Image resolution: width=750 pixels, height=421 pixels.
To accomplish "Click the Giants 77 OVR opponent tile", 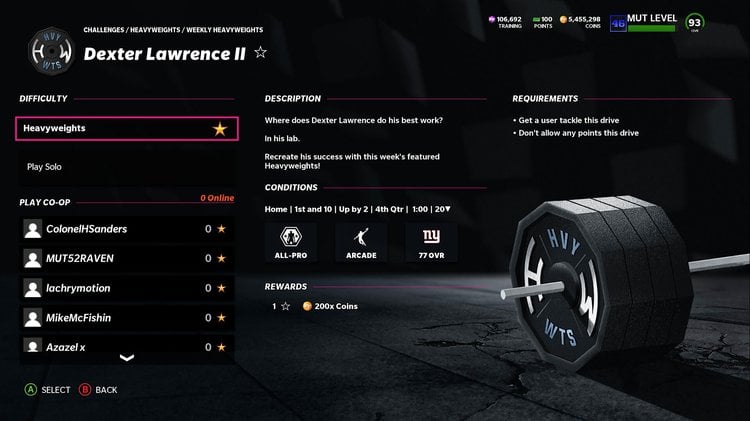I will point(432,243).
